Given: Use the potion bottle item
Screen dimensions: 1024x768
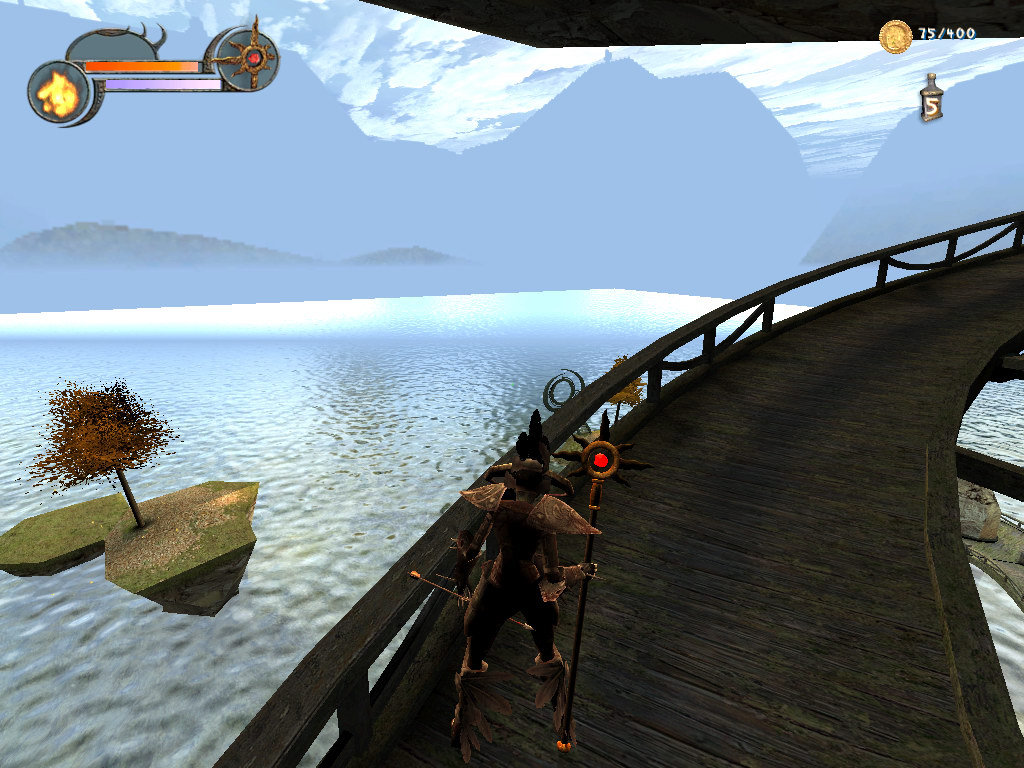Looking at the screenshot, I should 932,99.
